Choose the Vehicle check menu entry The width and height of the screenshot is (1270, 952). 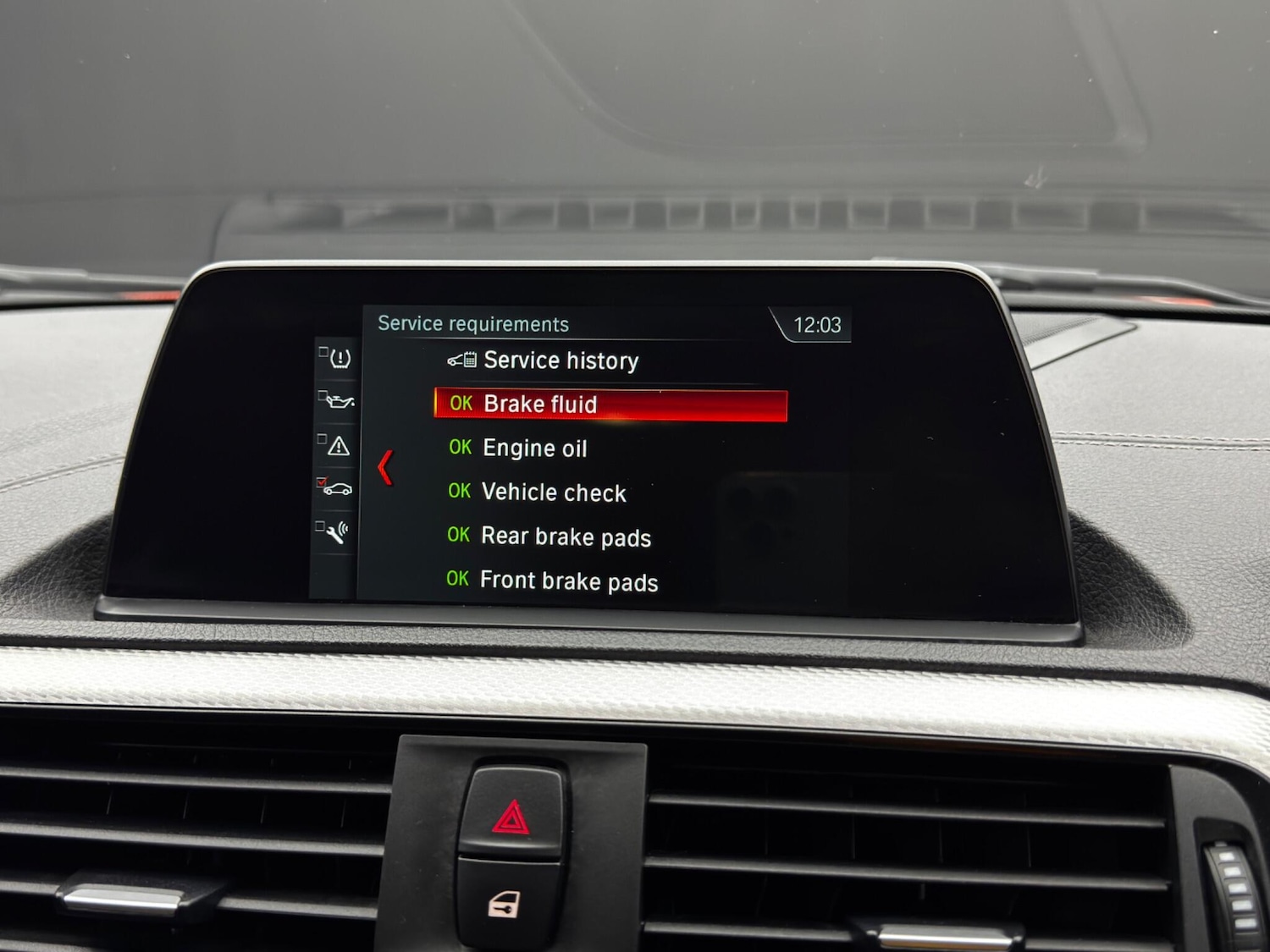(x=552, y=493)
